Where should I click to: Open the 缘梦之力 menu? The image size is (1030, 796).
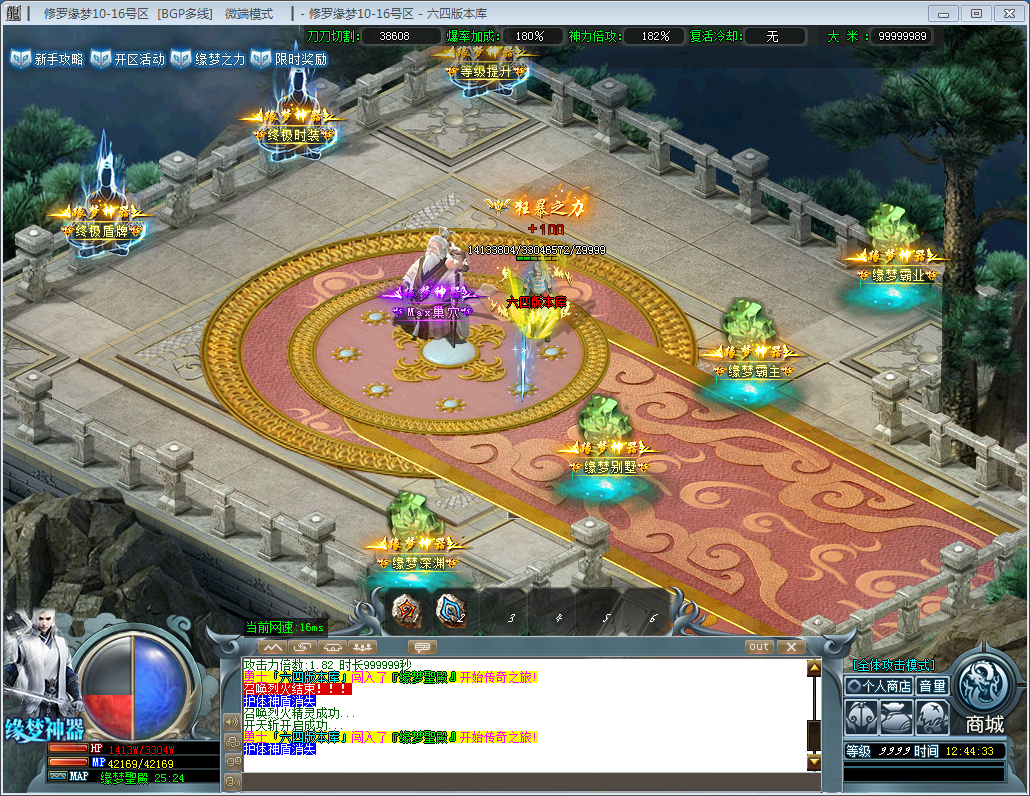coord(208,59)
